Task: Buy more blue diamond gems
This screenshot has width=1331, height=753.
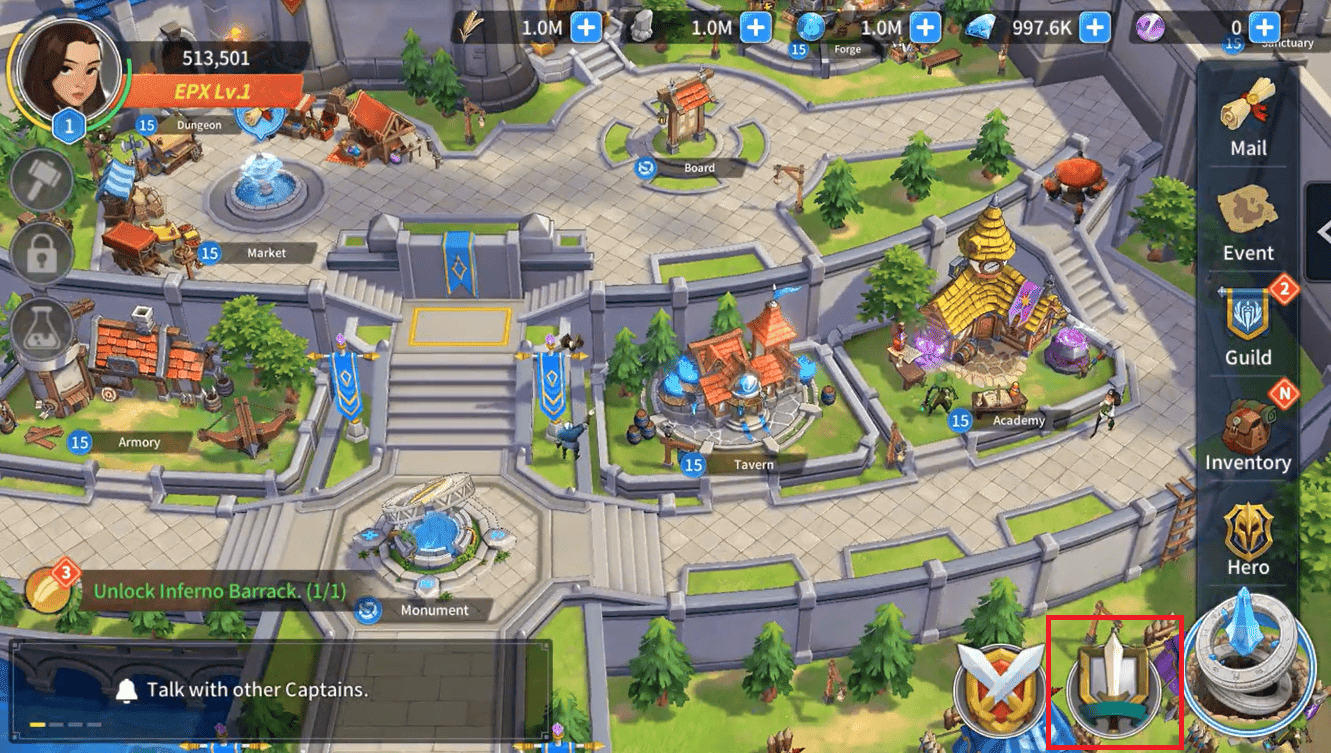Action: 1095,28
